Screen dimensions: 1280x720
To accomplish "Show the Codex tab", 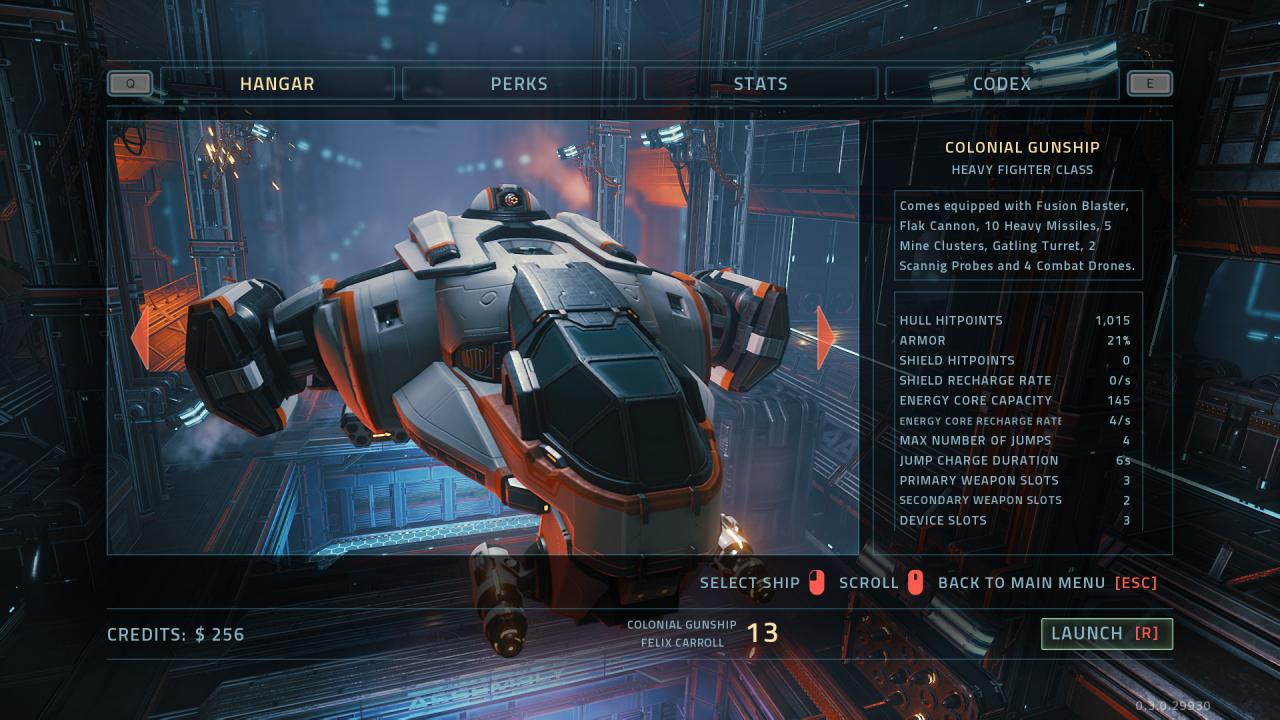I will (1001, 84).
